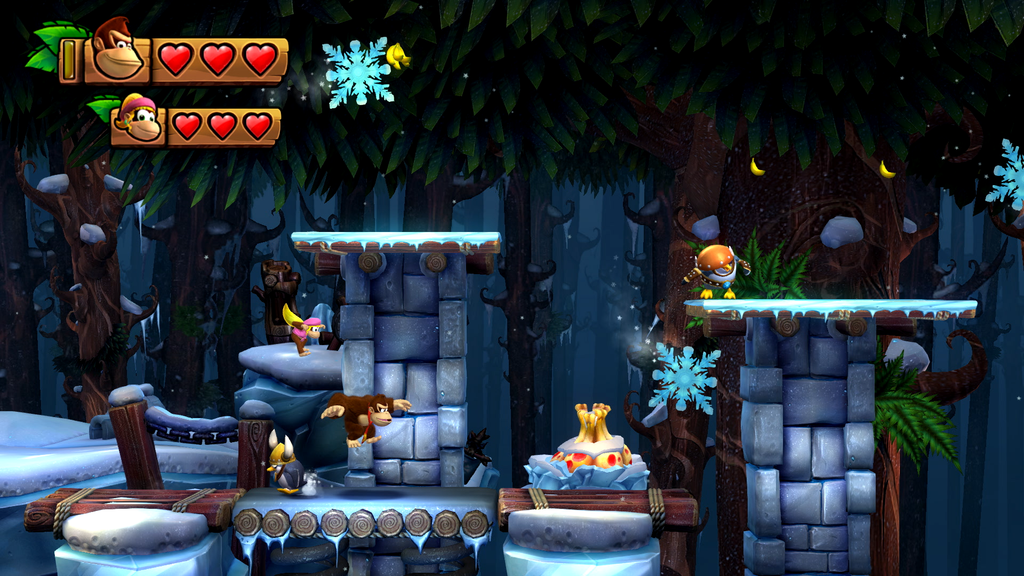Screen dimensions: 1024x576
Task: Select the Donkey Kong portrait icon
Action: pos(117,52)
